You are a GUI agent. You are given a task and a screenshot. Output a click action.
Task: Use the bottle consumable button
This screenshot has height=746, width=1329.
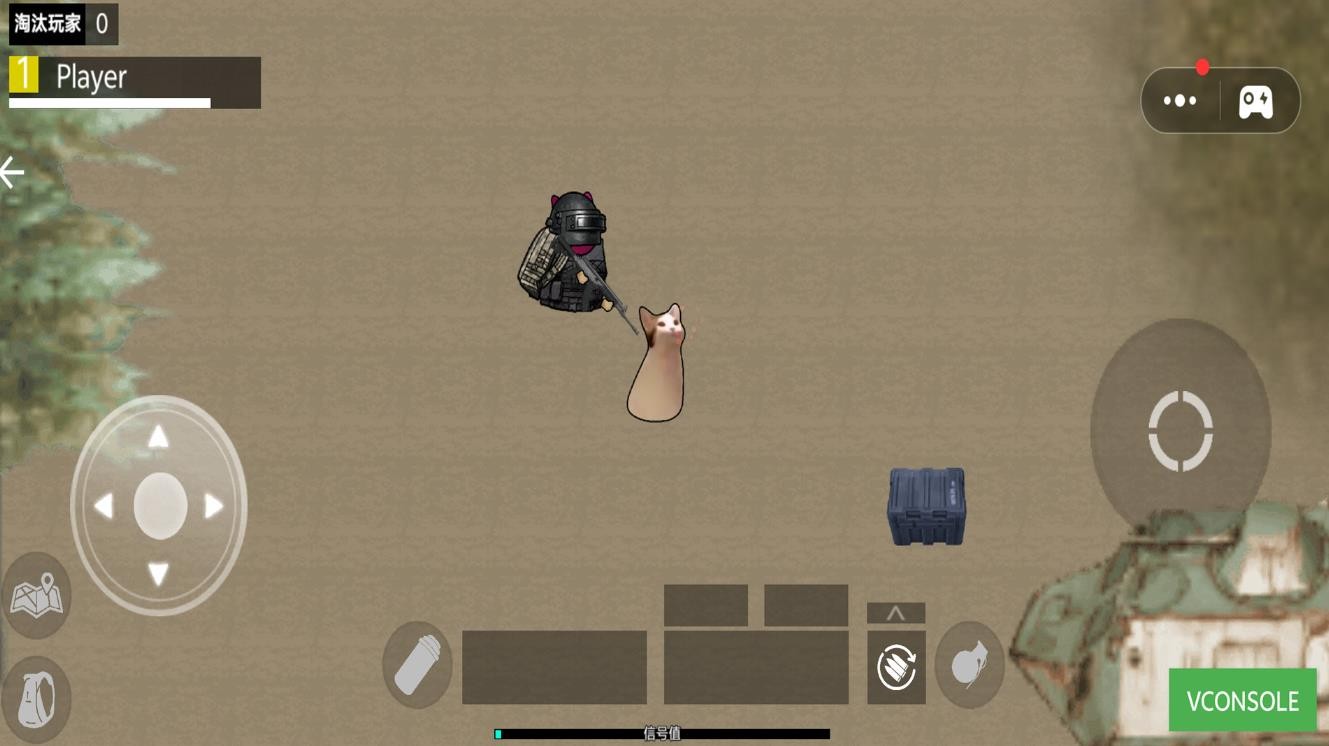tap(417, 665)
